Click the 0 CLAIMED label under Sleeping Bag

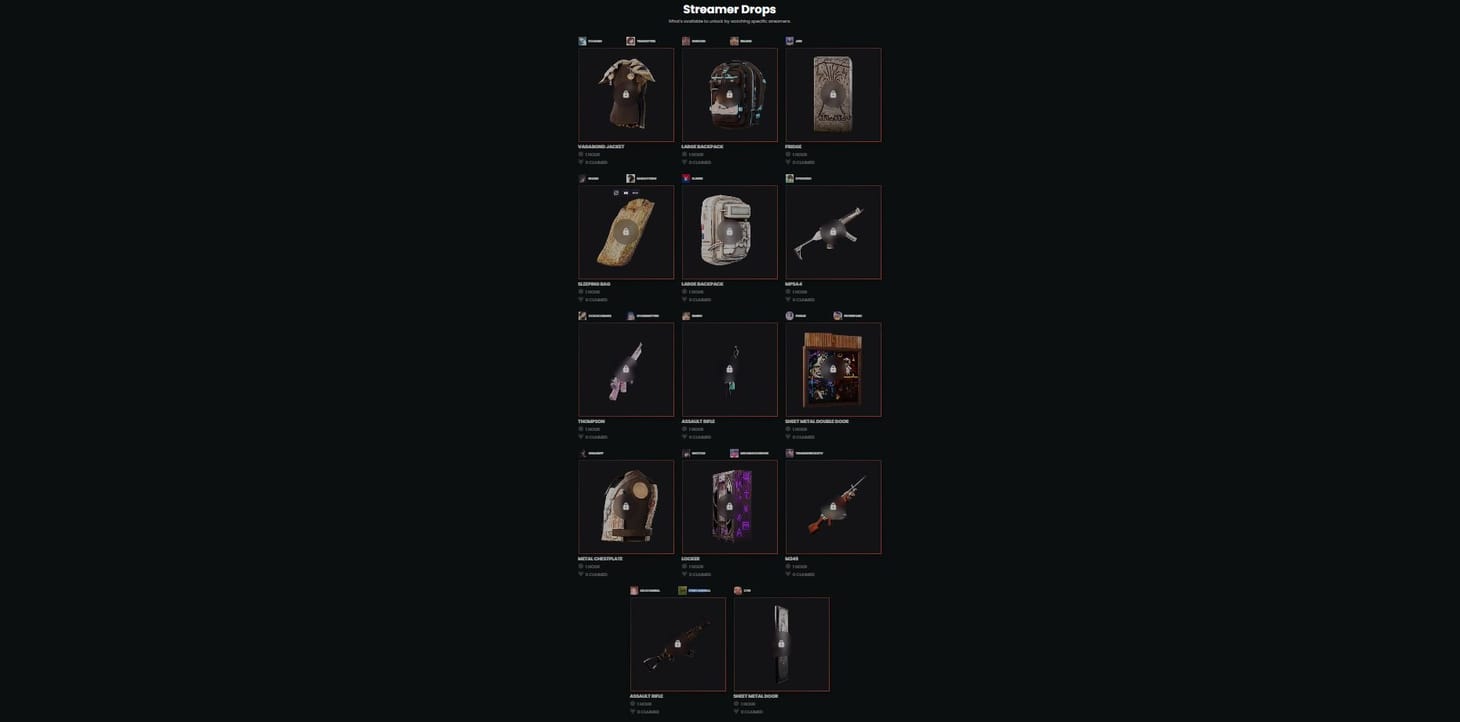pos(596,299)
